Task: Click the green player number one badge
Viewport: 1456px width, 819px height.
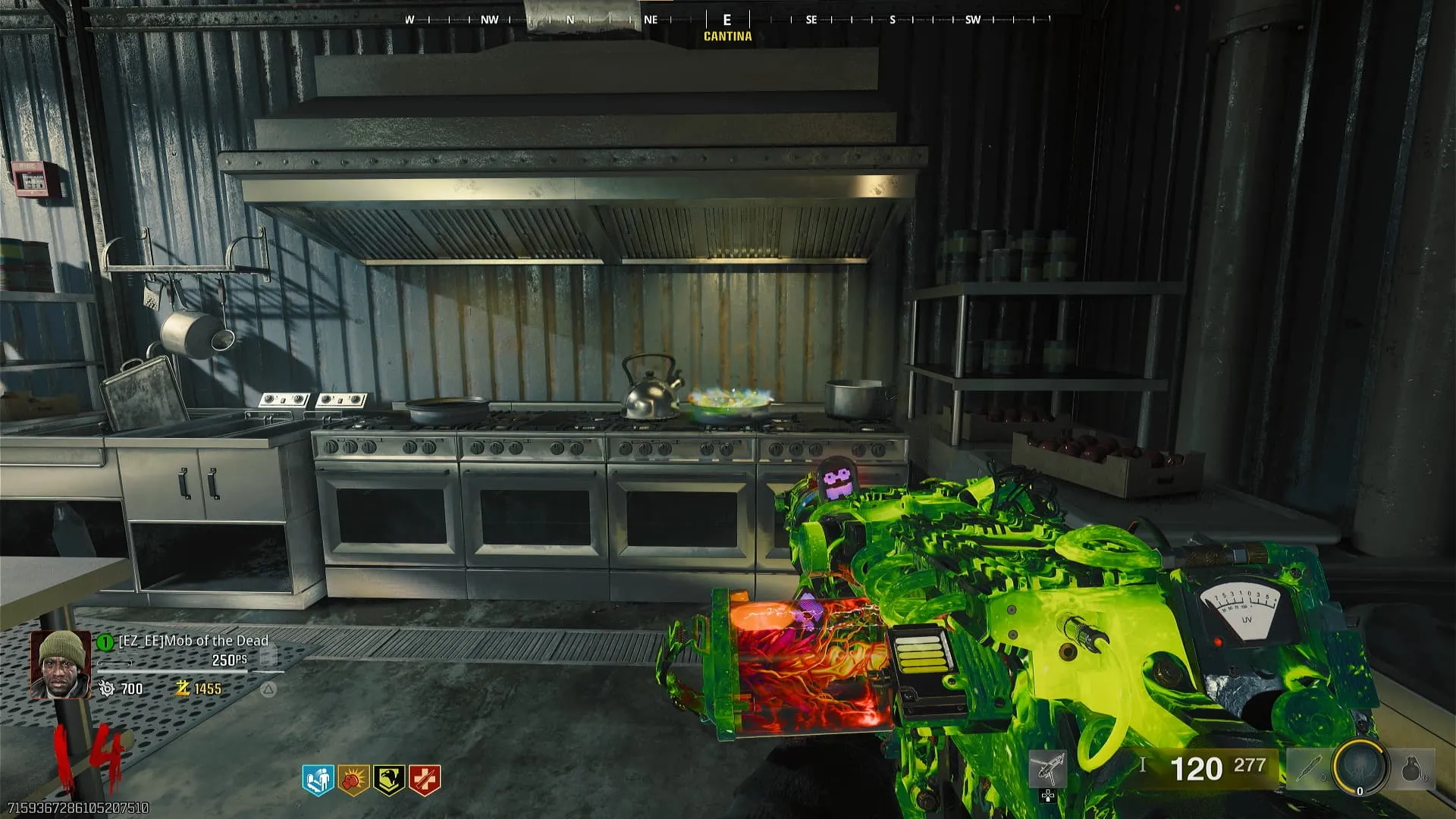Action: pyautogui.click(x=105, y=642)
